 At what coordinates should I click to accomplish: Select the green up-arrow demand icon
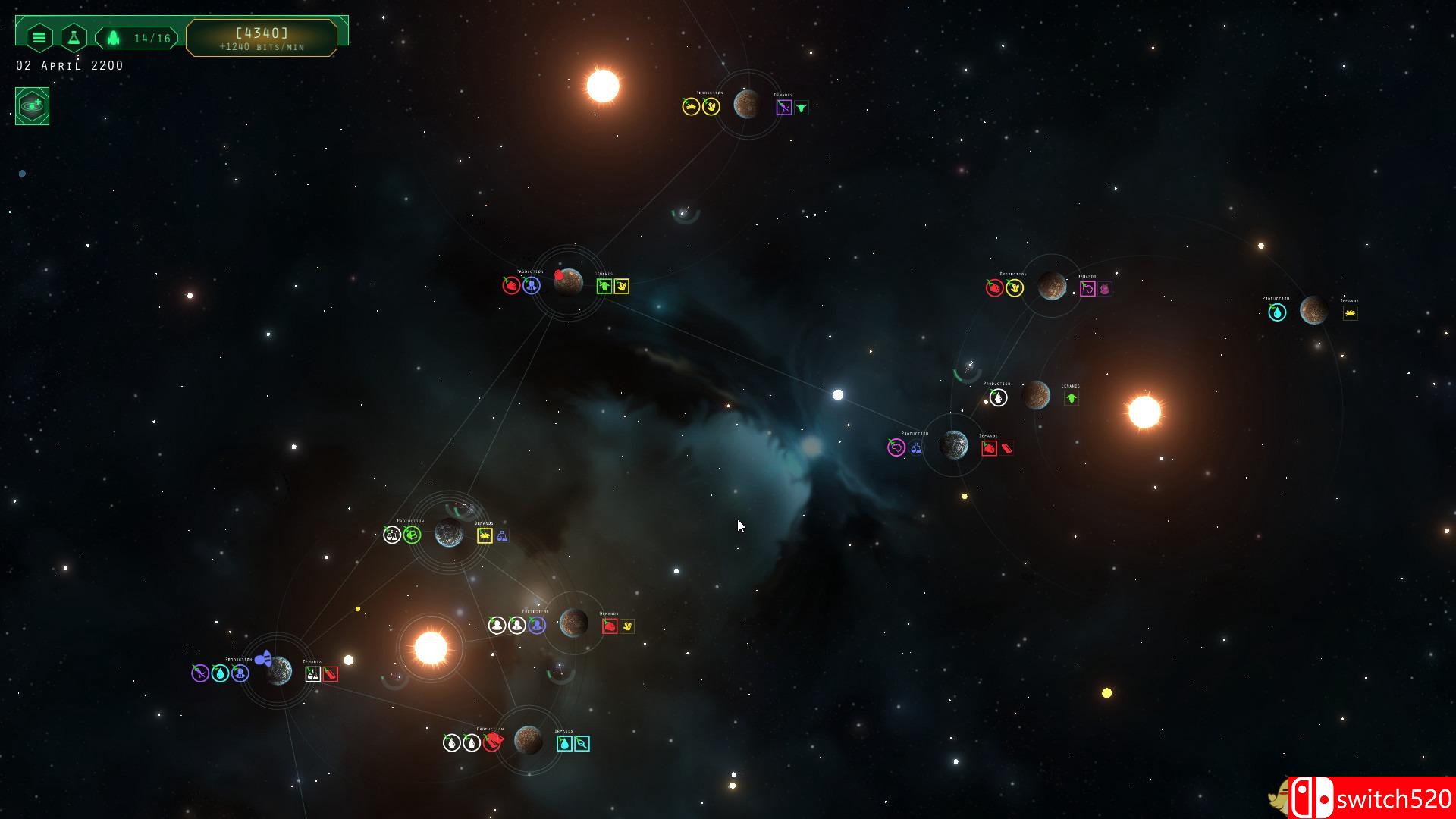pyautogui.click(x=1071, y=398)
